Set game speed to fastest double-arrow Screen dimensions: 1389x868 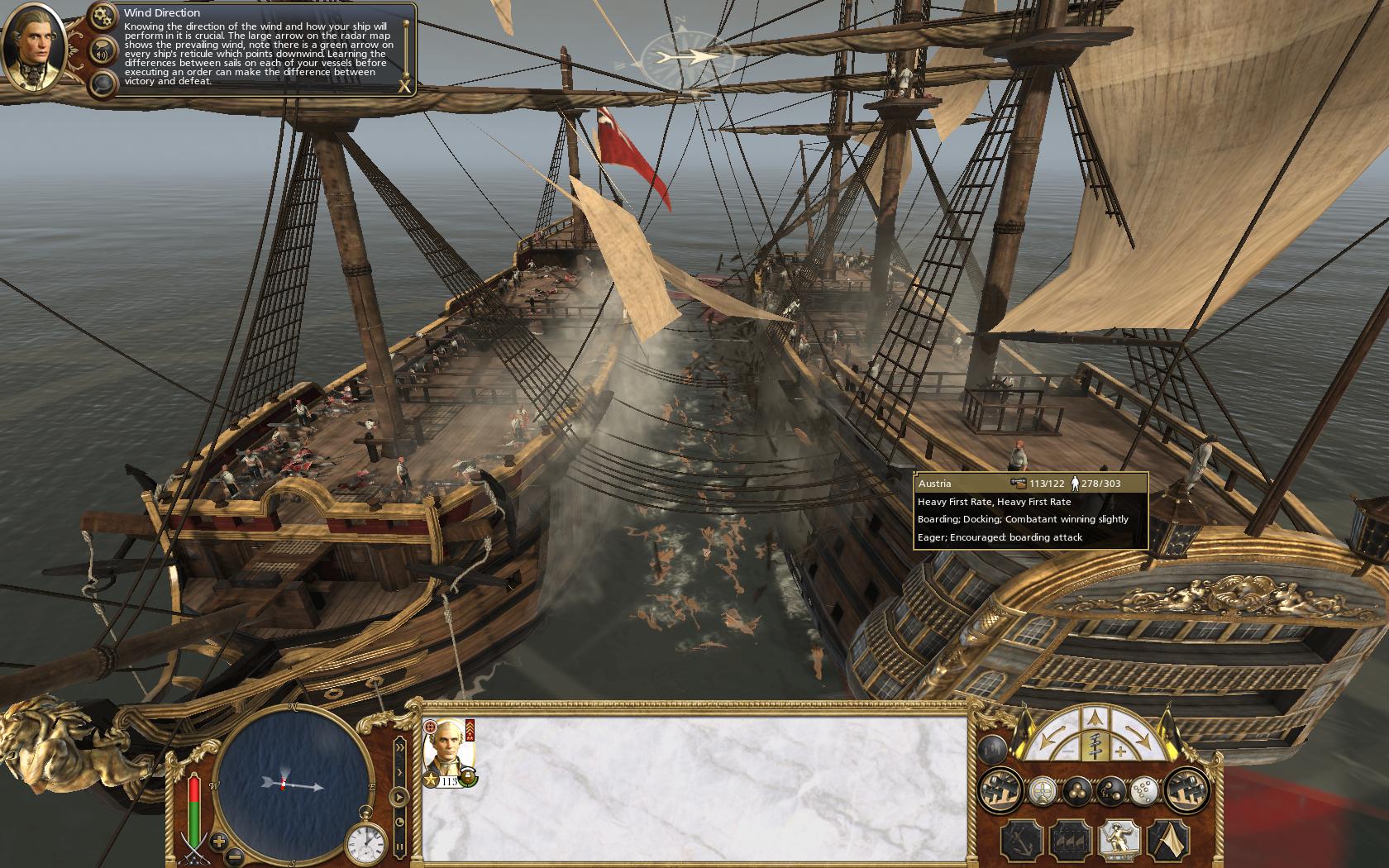tap(400, 747)
